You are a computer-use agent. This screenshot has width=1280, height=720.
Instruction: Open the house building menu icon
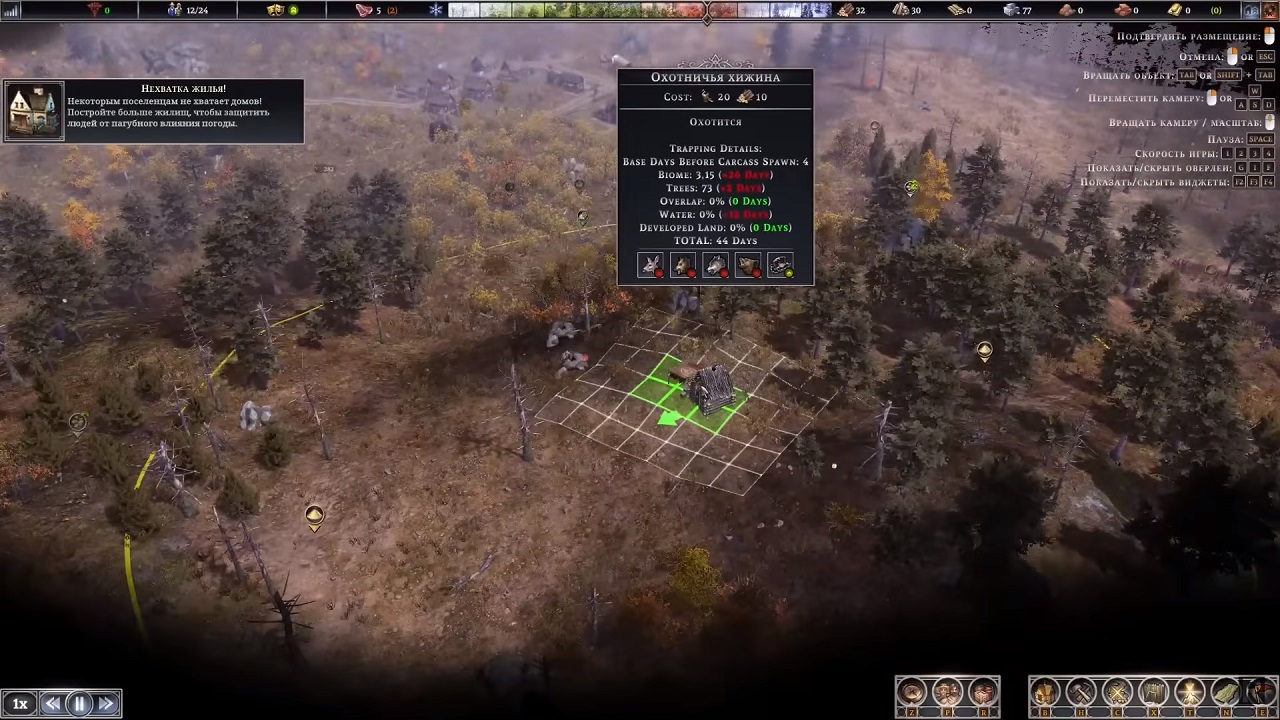(x=1045, y=692)
